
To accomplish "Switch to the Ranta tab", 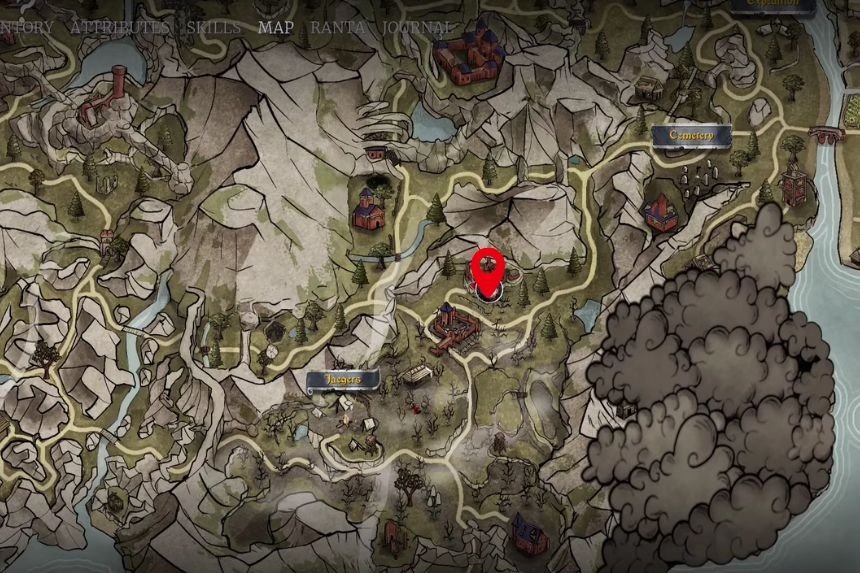I will [x=337, y=27].
